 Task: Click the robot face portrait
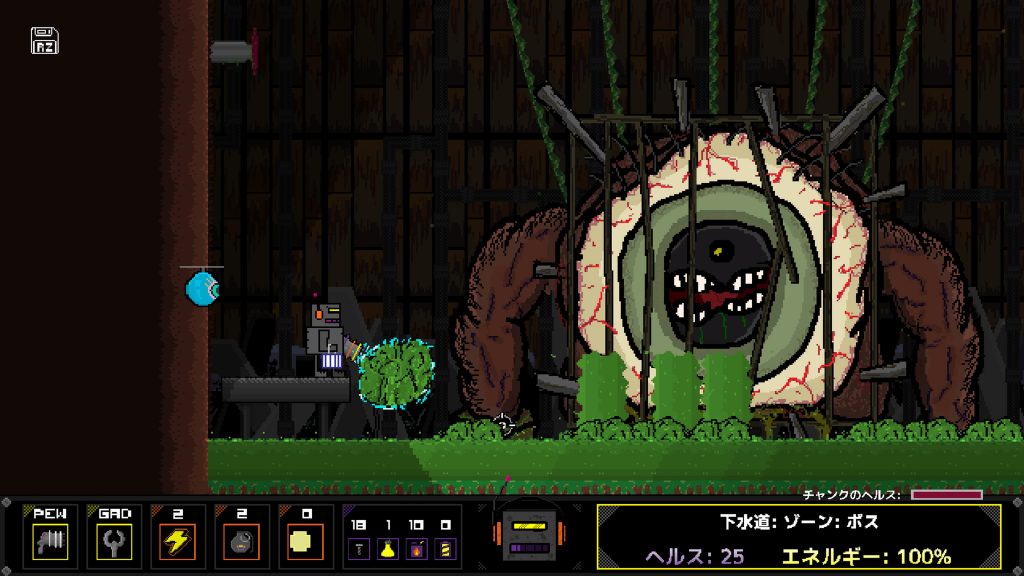pos(529,533)
